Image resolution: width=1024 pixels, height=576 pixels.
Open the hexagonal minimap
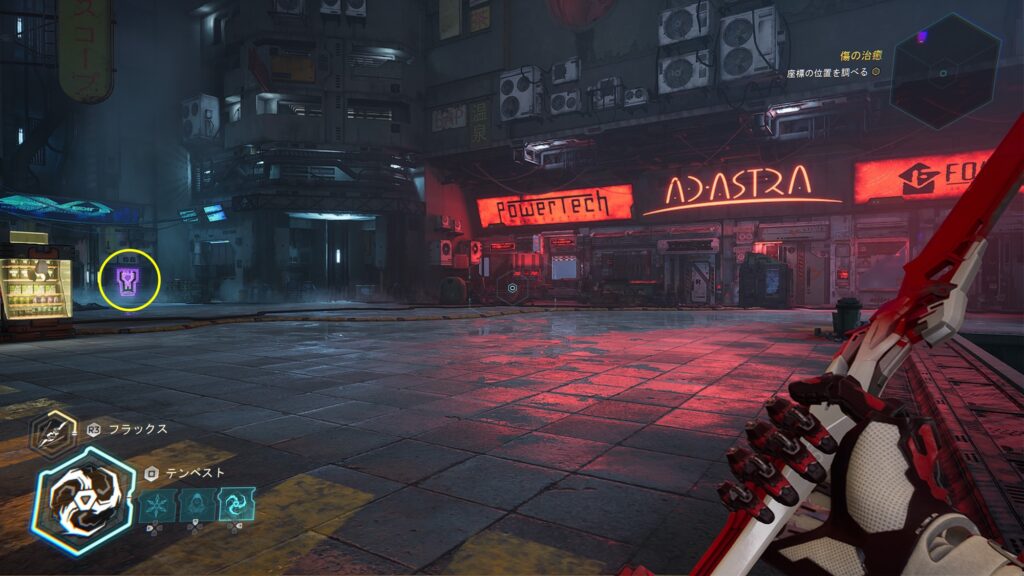tap(945, 70)
